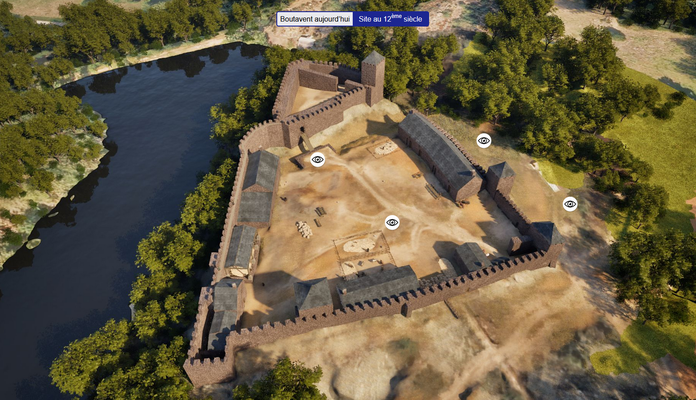View the eye hotspot beside the keep tower
696x400 pixels.
pos(318,159)
